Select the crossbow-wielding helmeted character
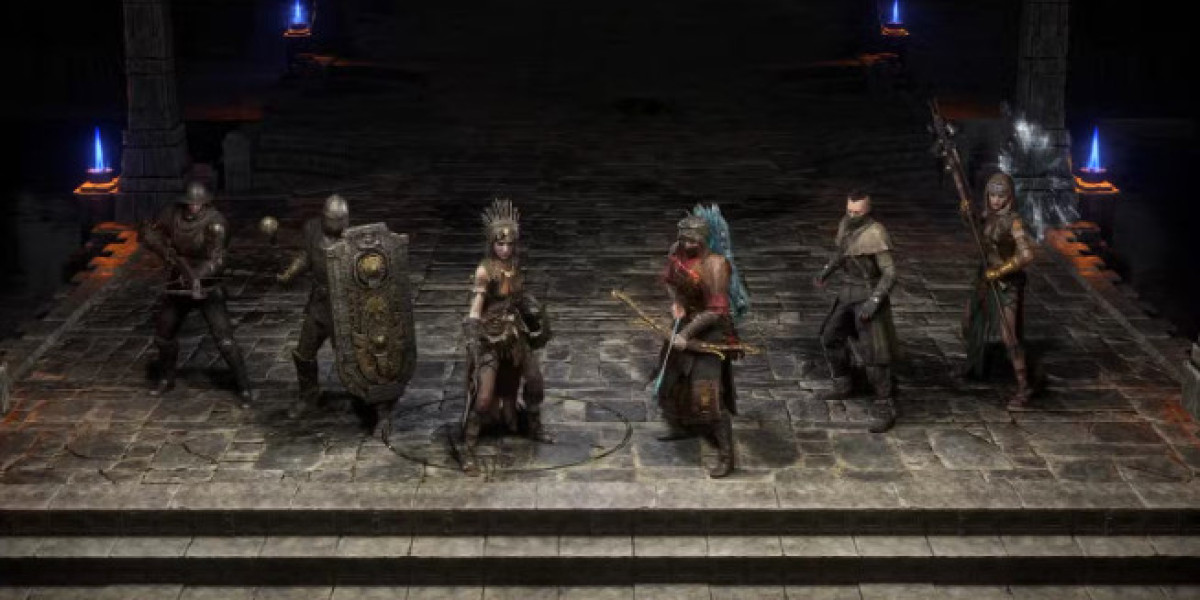Image resolution: width=1200 pixels, height=600 pixels. click(194, 285)
